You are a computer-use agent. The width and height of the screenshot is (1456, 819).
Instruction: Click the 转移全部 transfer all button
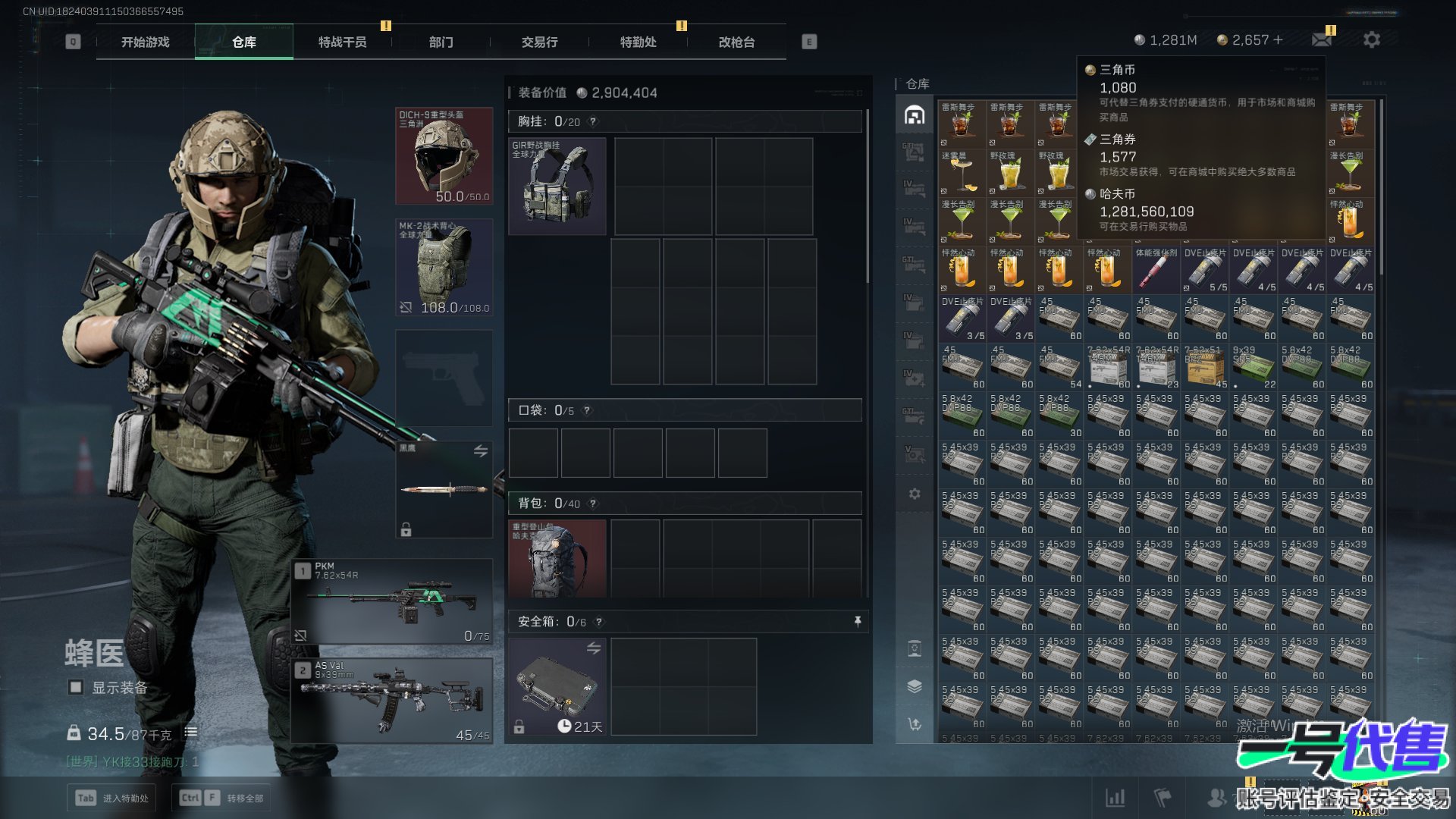click(x=223, y=798)
